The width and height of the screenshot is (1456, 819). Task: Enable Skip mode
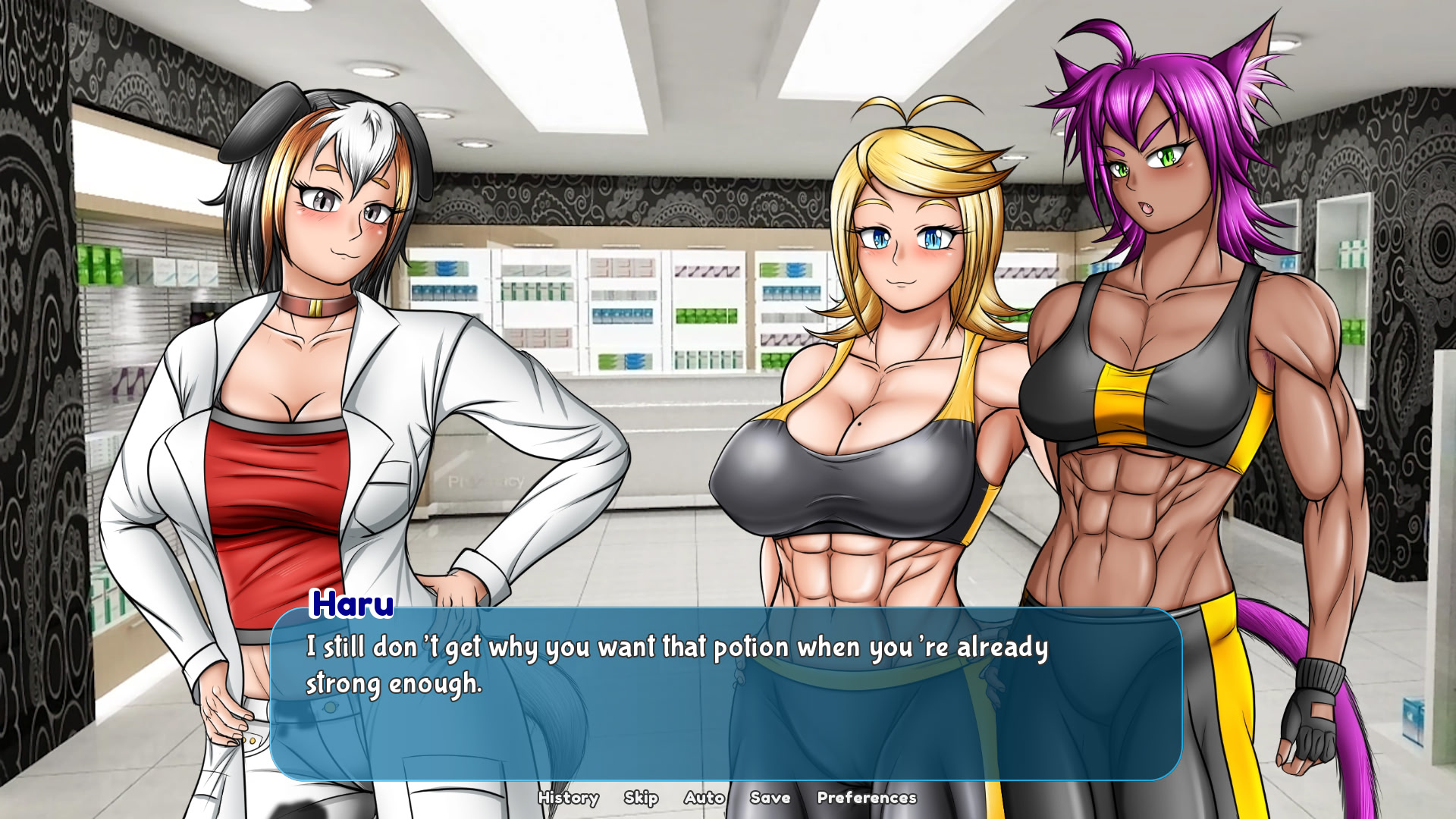coord(642,798)
